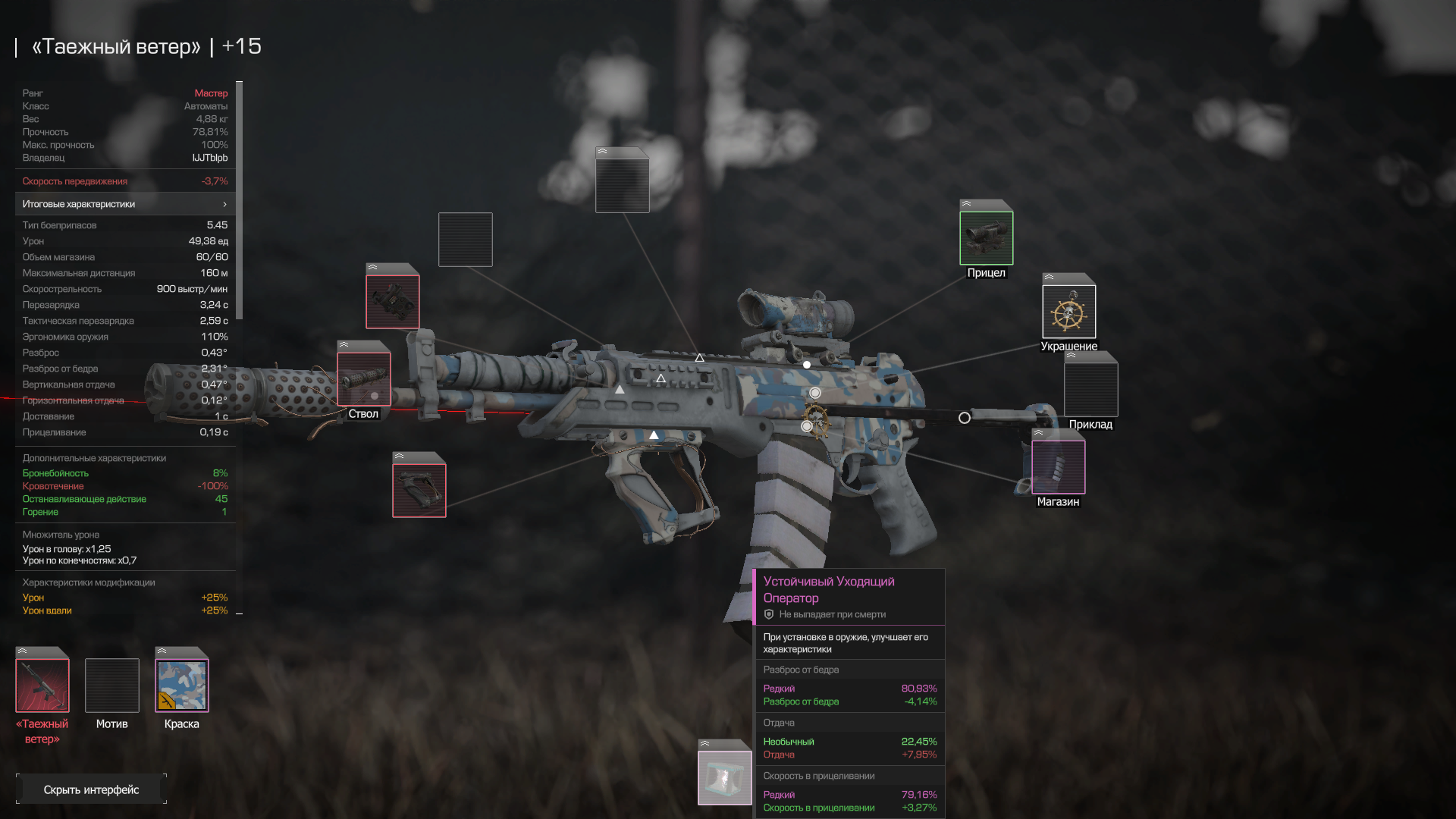Select the «Таежный ветер» weapon thumbnail
1456x819 pixels.
coord(42,686)
